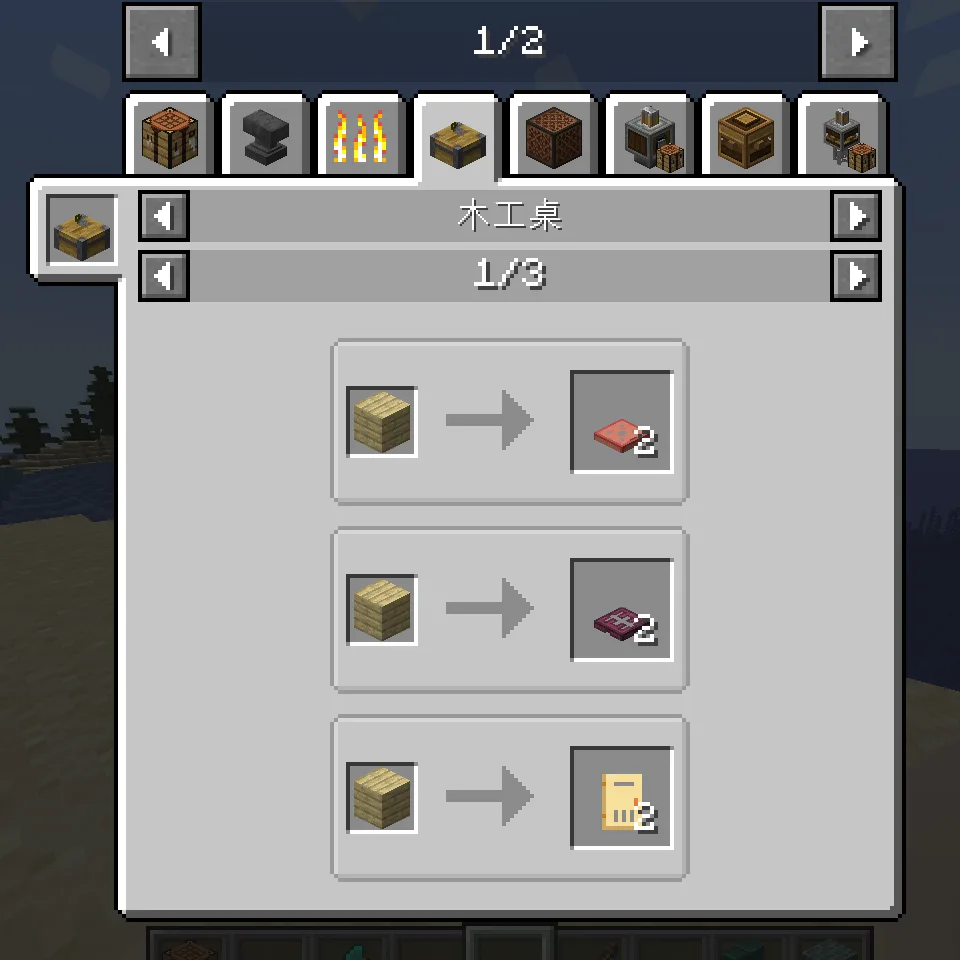The height and width of the screenshot is (960, 960).
Task: Go to the previous recipe page beside 1/3
Action: click(x=164, y=276)
